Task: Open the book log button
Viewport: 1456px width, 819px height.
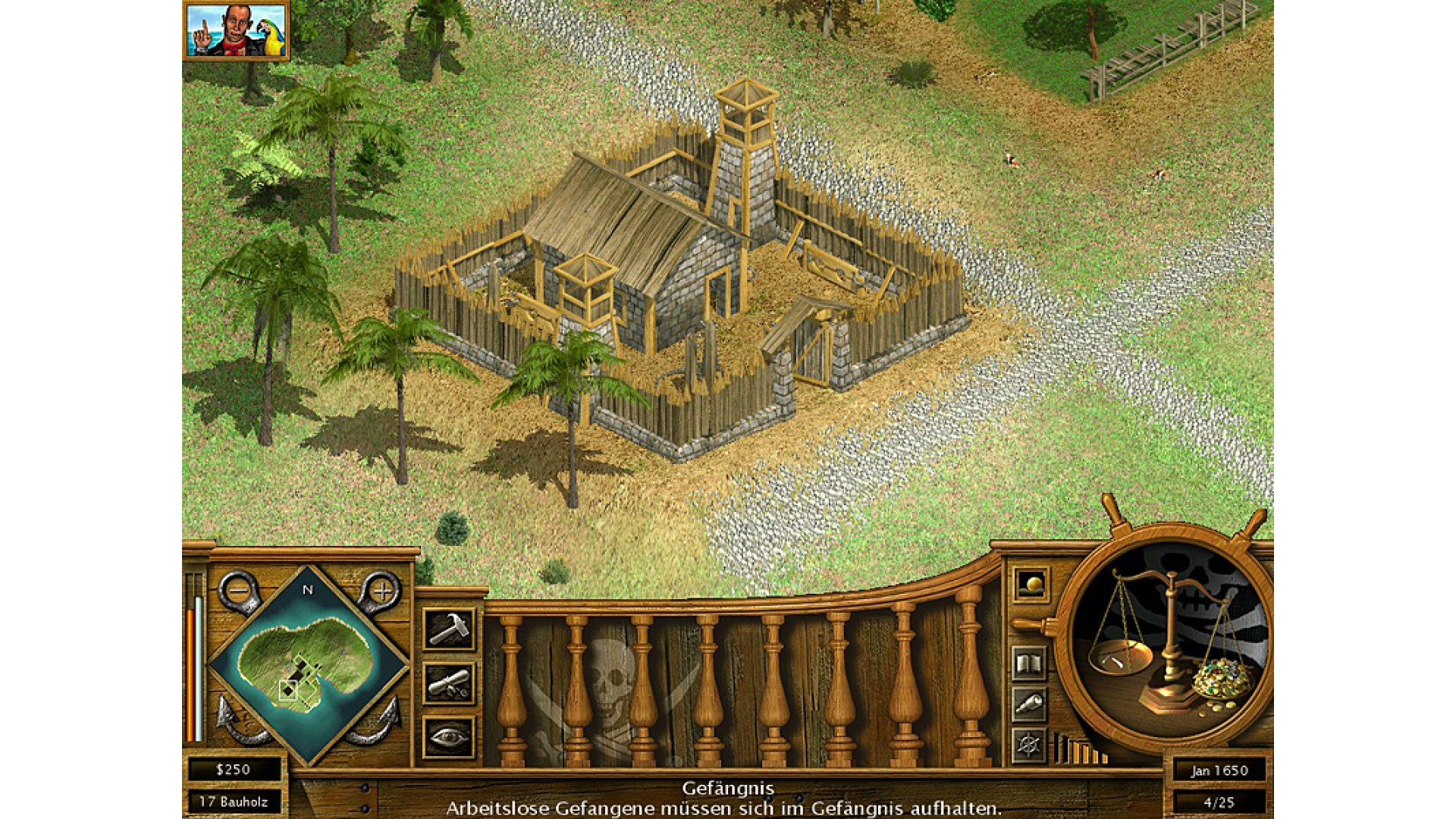Action: pos(1029,664)
